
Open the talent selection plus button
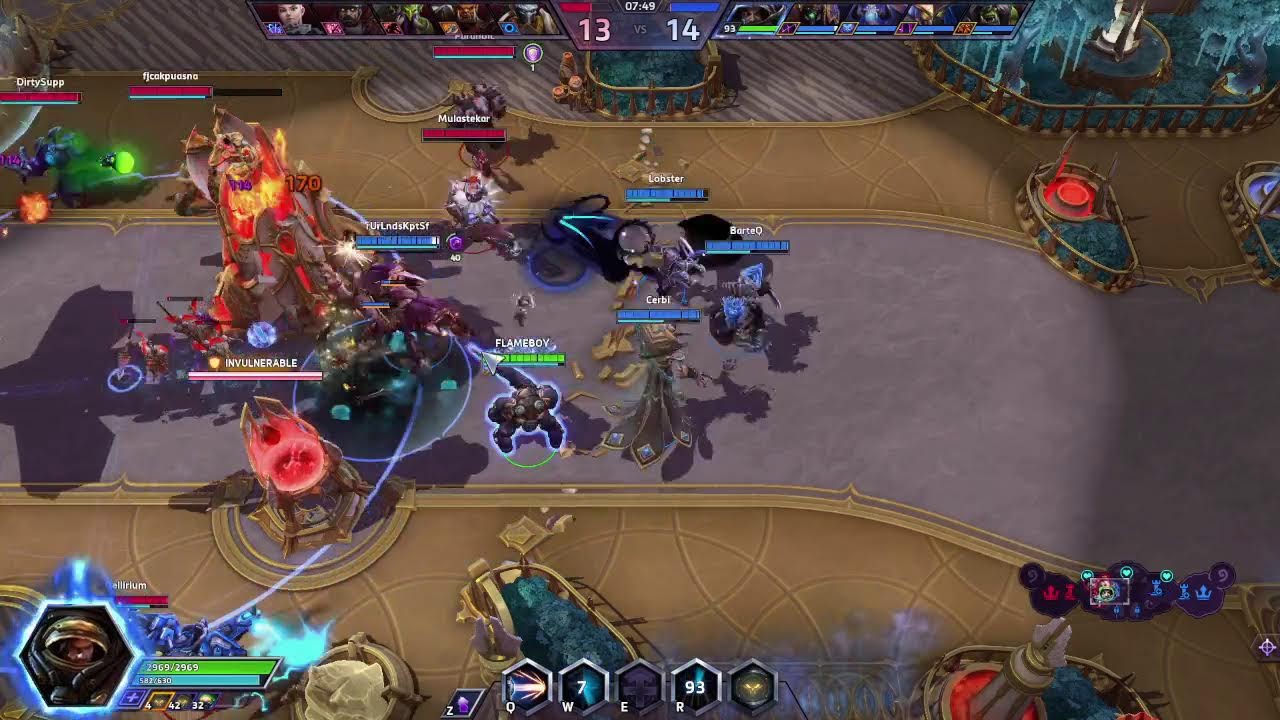(132, 697)
